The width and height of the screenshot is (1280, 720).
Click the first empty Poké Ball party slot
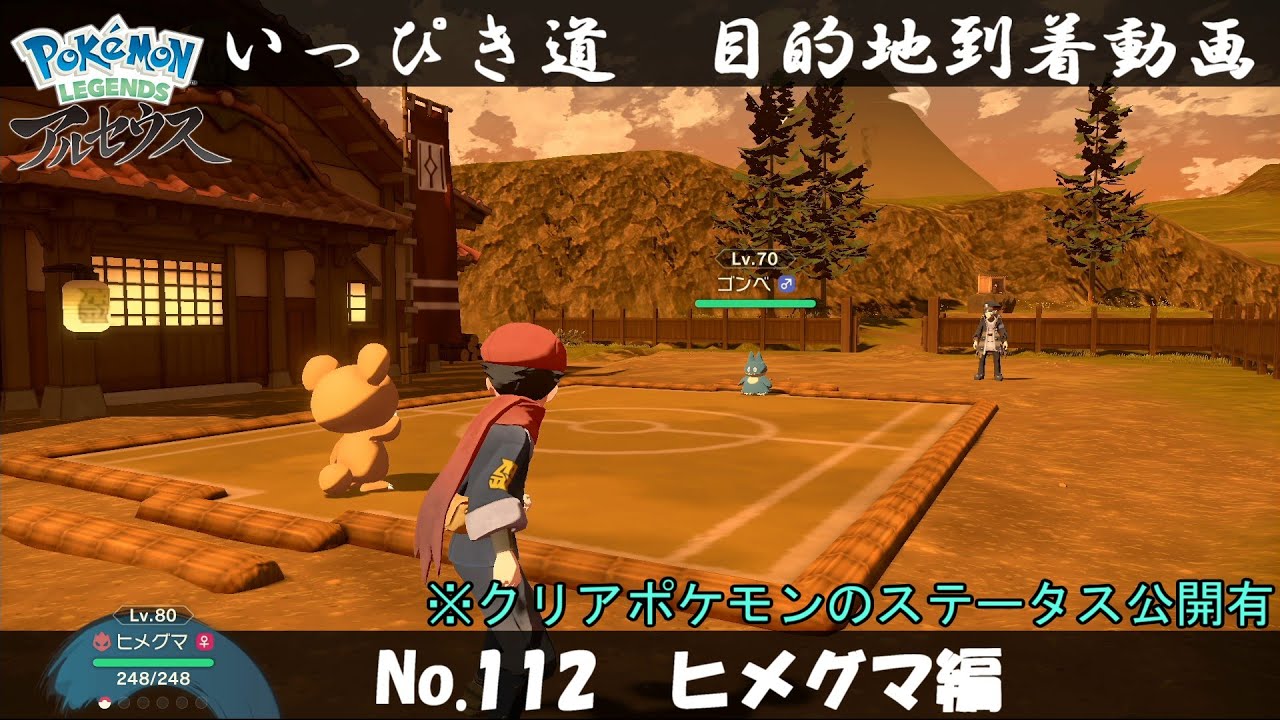pyautogui.click(x=124, y=704)
